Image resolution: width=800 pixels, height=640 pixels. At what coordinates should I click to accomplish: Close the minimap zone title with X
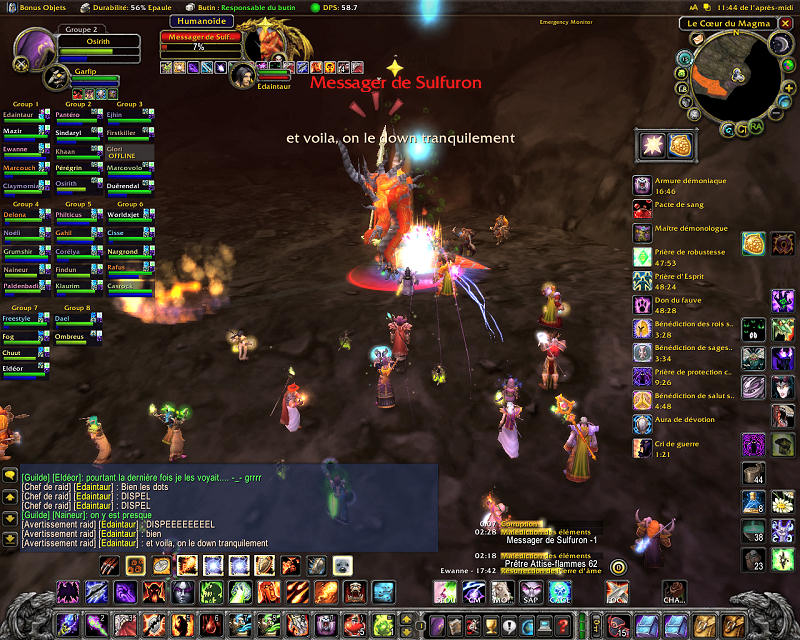(x=788, y=23)
